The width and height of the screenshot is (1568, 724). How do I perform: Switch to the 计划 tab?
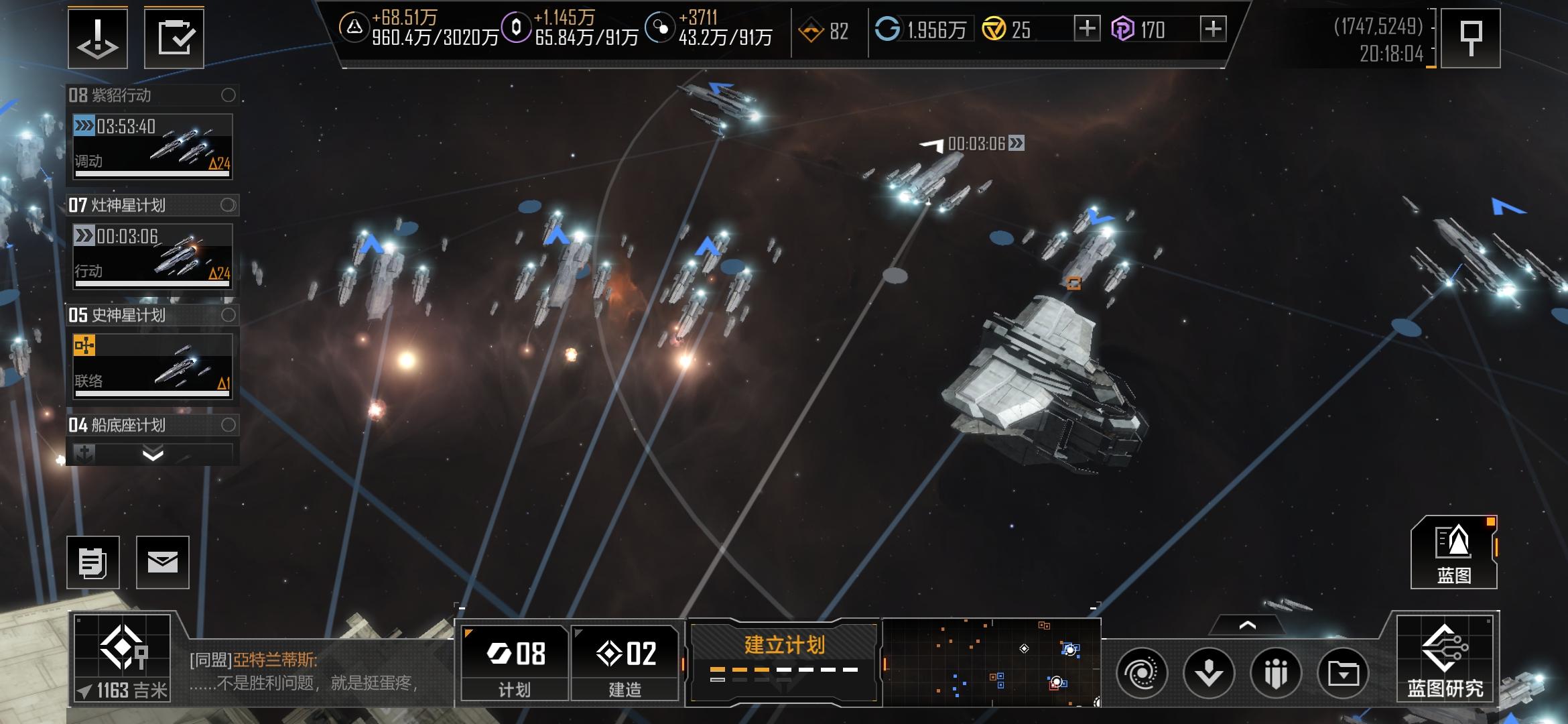pyautogui.click(x=515, y=663)
